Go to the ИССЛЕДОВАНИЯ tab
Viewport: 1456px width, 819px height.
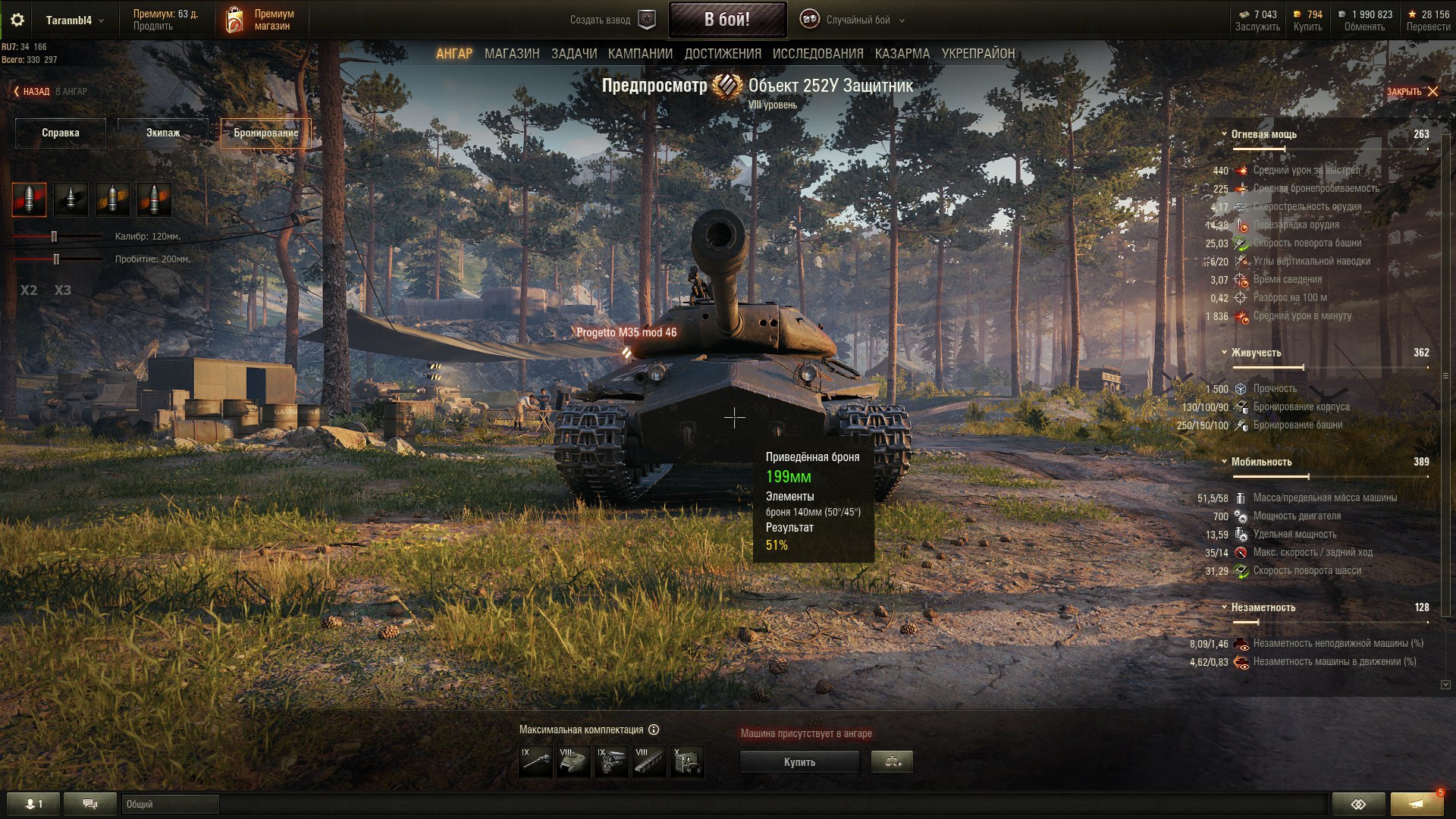click(817, 54)
